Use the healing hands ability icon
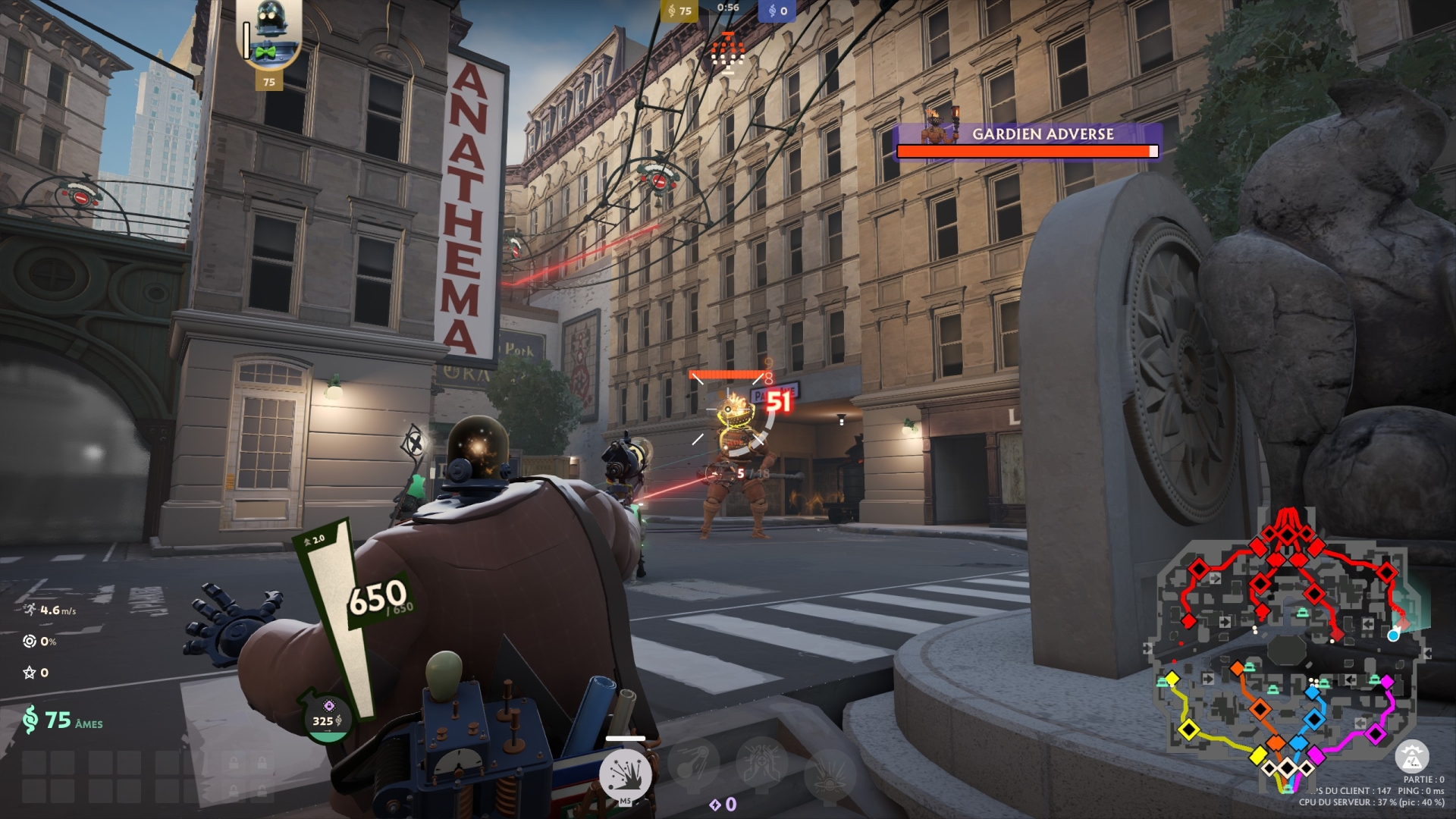This screenshot has width=1456, height=819. [x=761, y=761]
